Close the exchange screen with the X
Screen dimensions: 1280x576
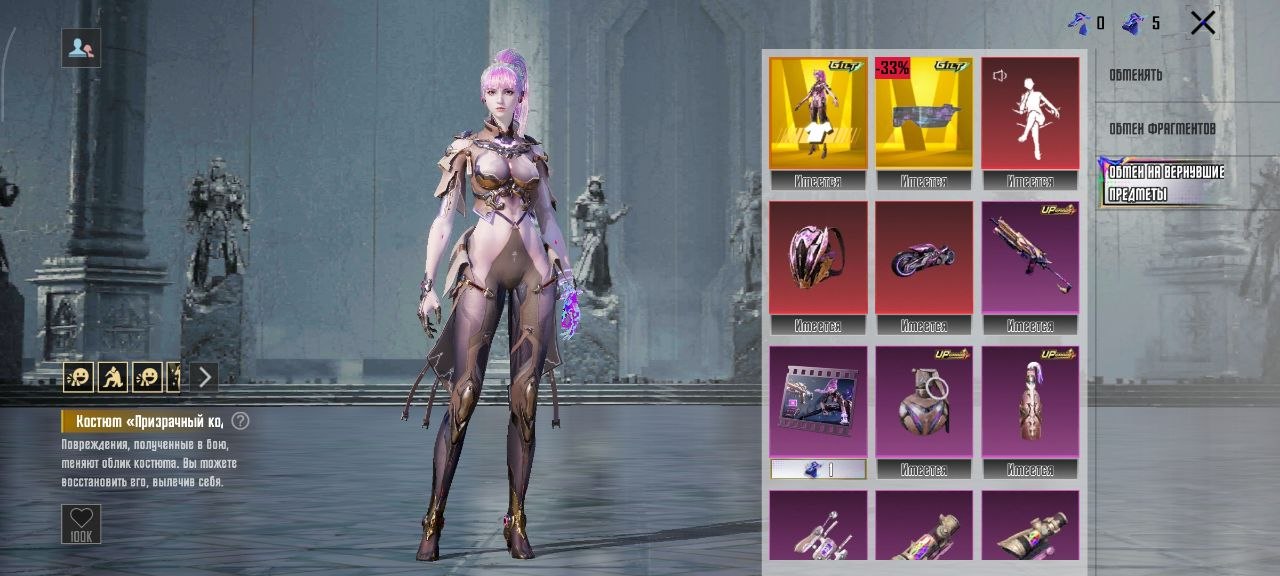tap(1203, 23)
